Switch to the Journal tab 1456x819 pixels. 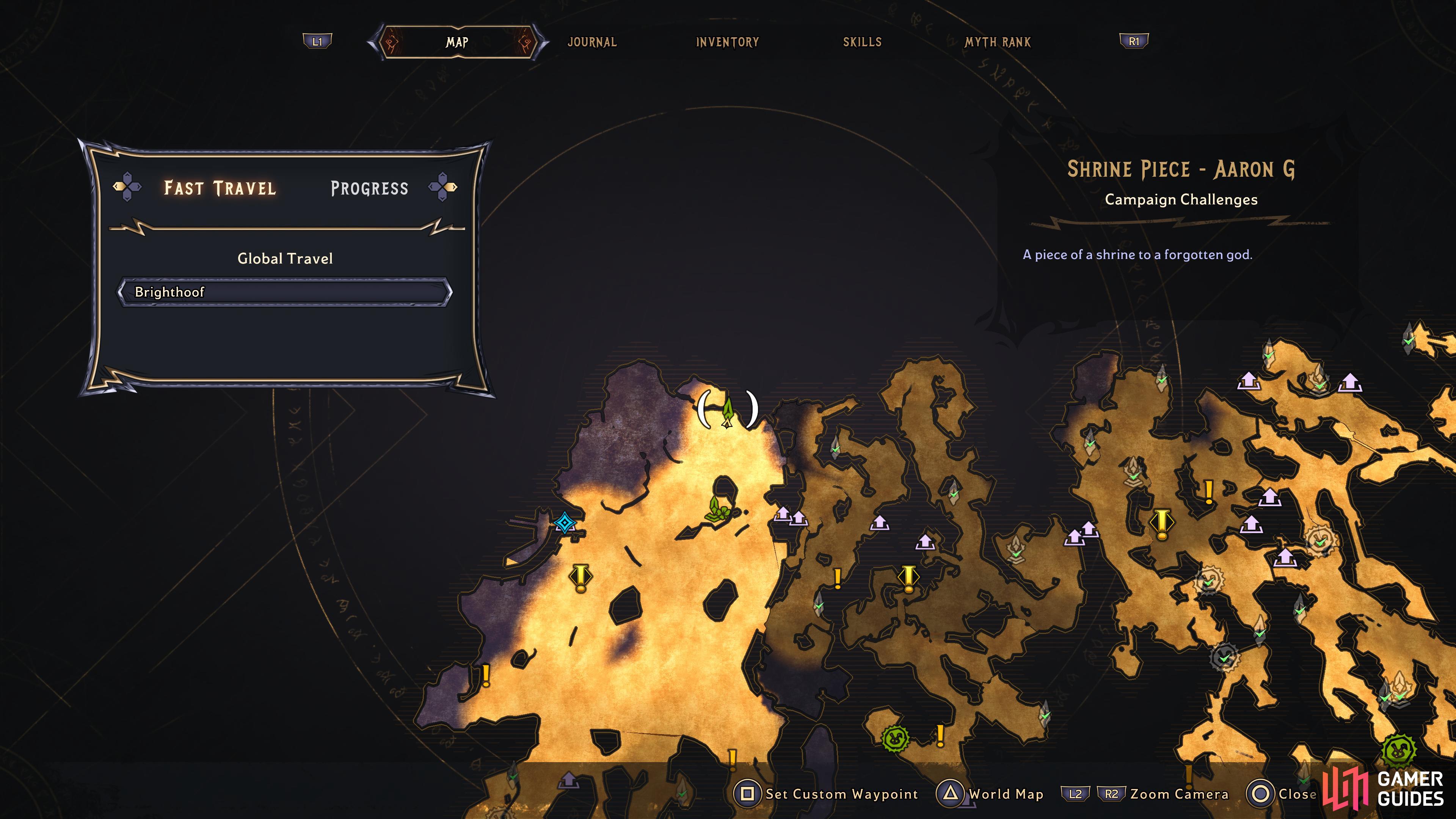pyautogui.click(x=592, y=42)
